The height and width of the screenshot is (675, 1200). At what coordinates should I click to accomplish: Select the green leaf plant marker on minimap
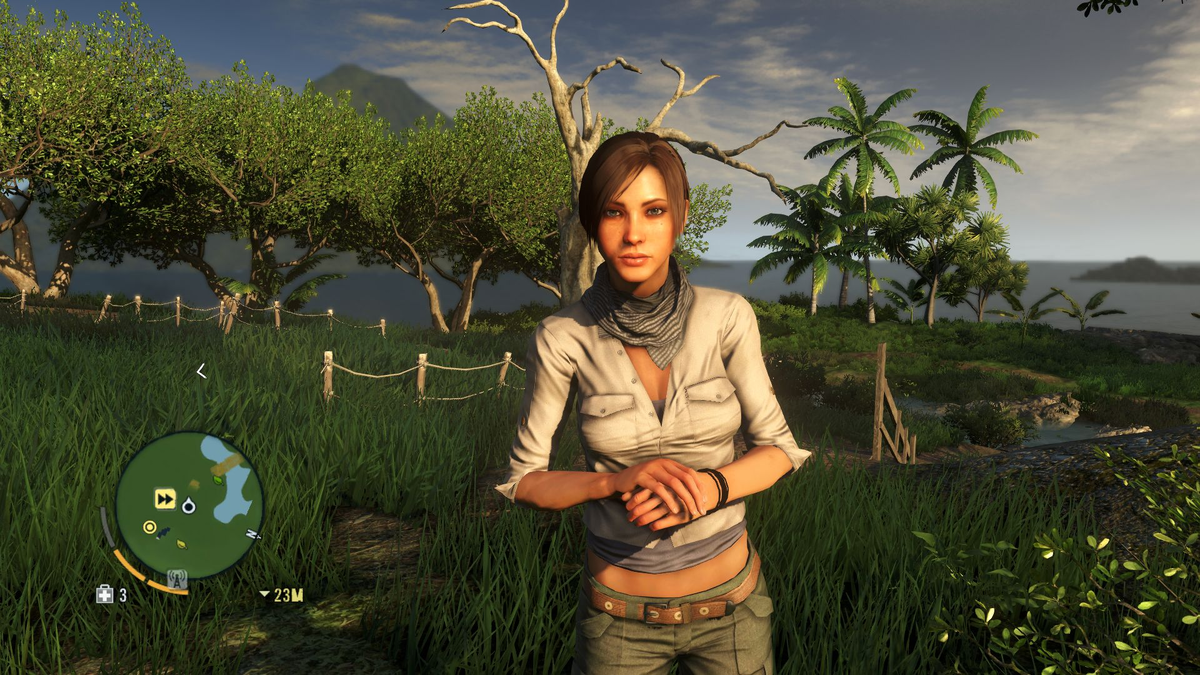pos(218,481)
